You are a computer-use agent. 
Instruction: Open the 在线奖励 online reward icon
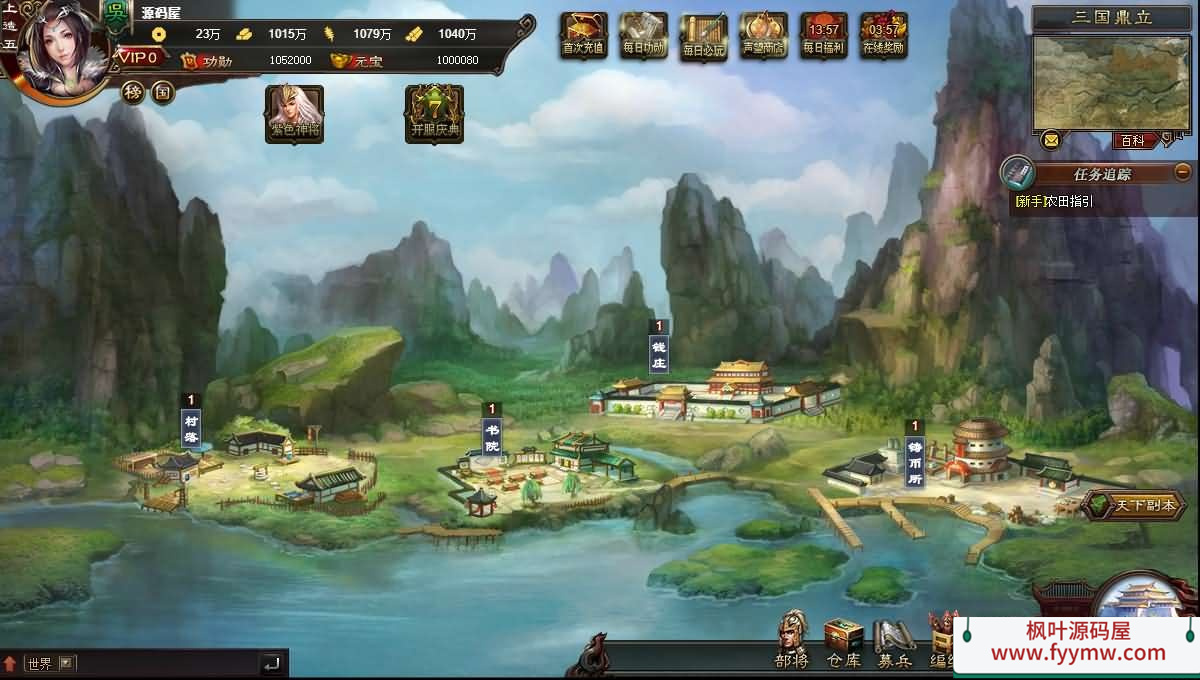tap(884, 36)
